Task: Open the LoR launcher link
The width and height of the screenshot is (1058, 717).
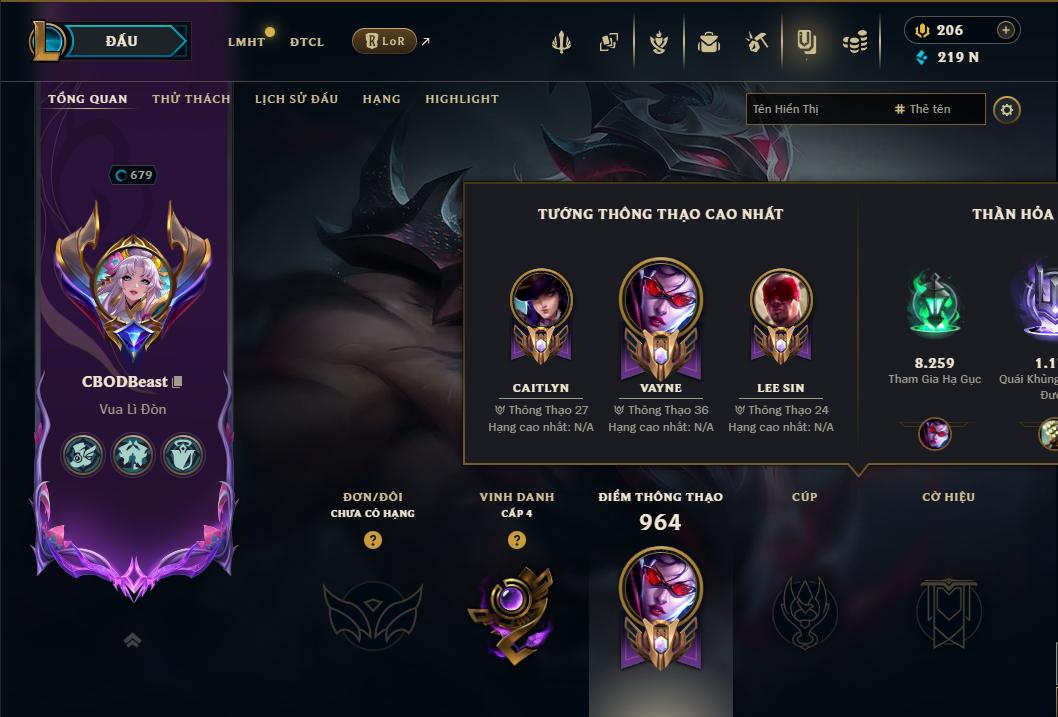Action: point(384,41)
